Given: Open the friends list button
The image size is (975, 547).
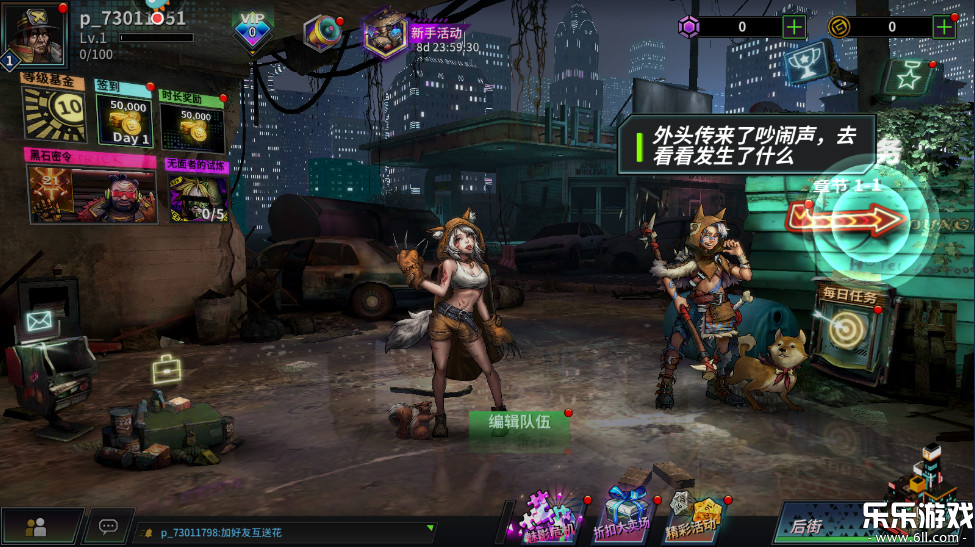Looking at the screenshot, I should point(39,526).
